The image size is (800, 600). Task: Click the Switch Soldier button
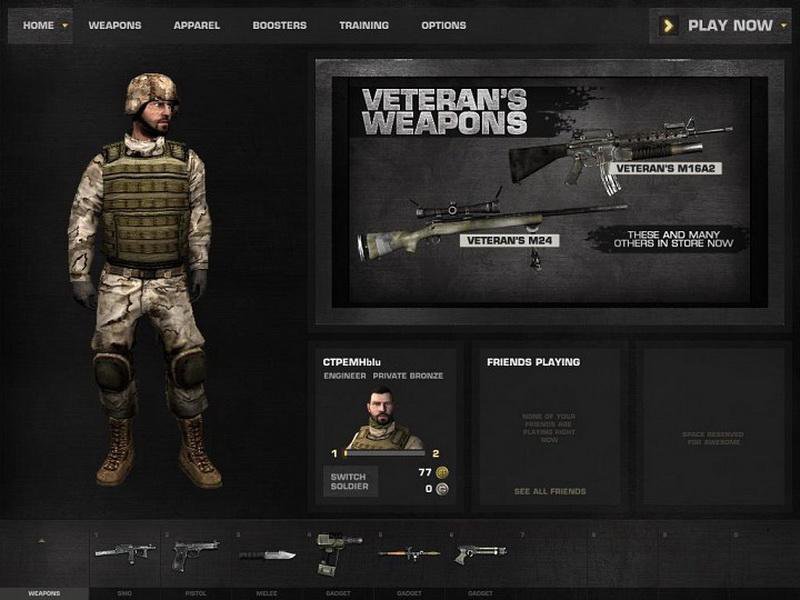[x=350, y=481]
